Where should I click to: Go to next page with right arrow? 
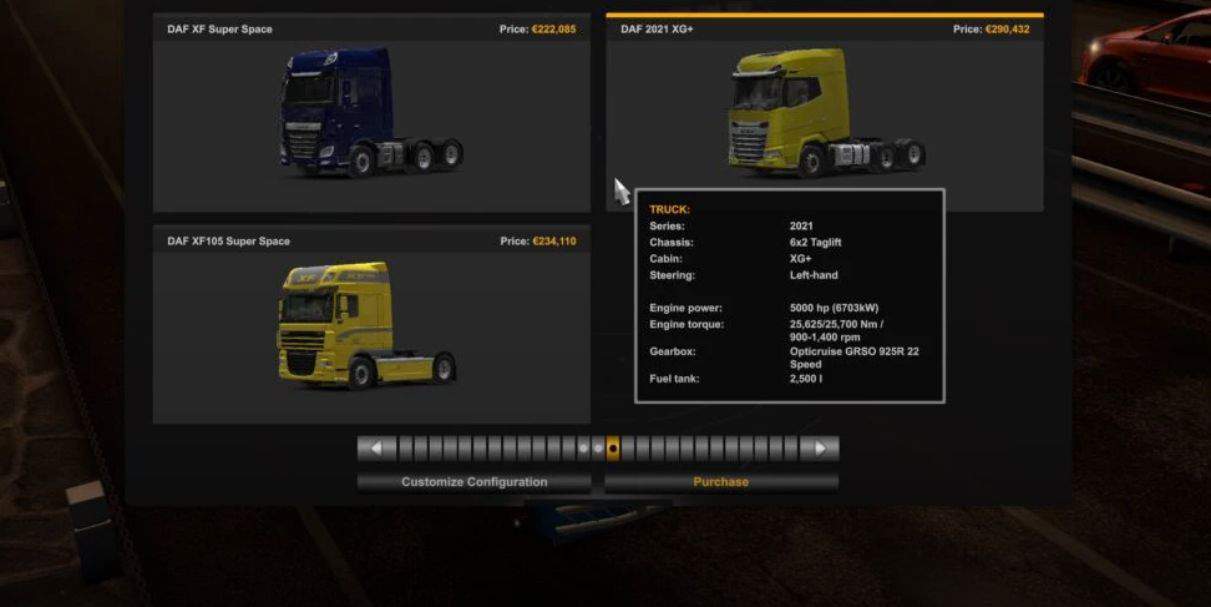[820, 449]
